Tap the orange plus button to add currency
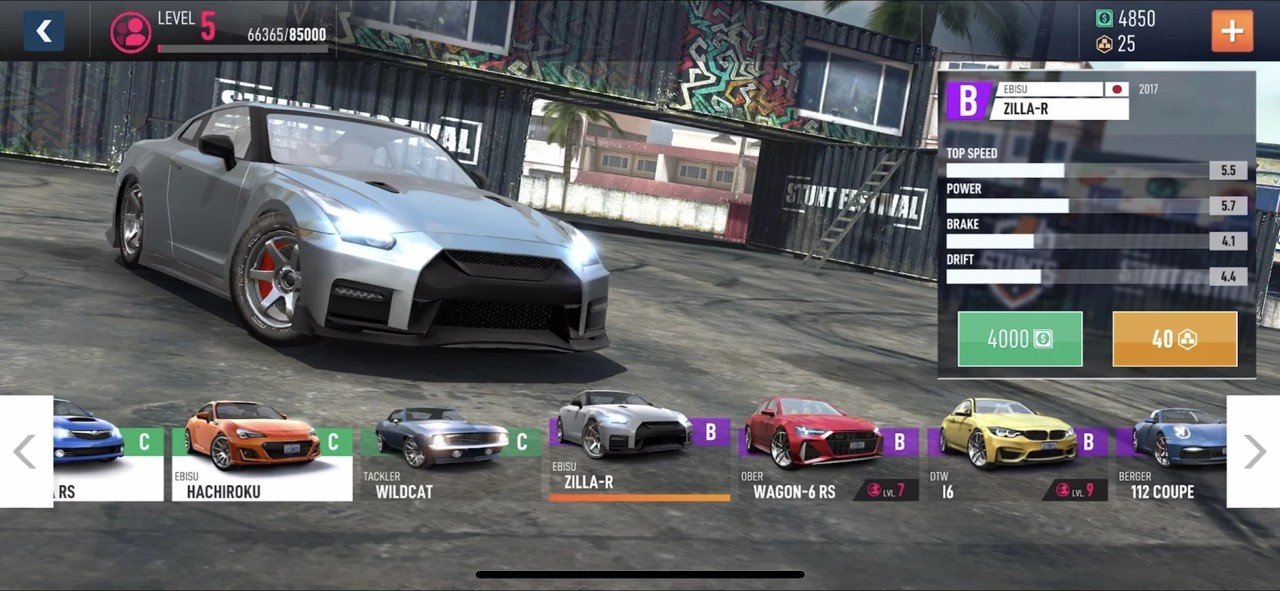 tap(1231, 31)
